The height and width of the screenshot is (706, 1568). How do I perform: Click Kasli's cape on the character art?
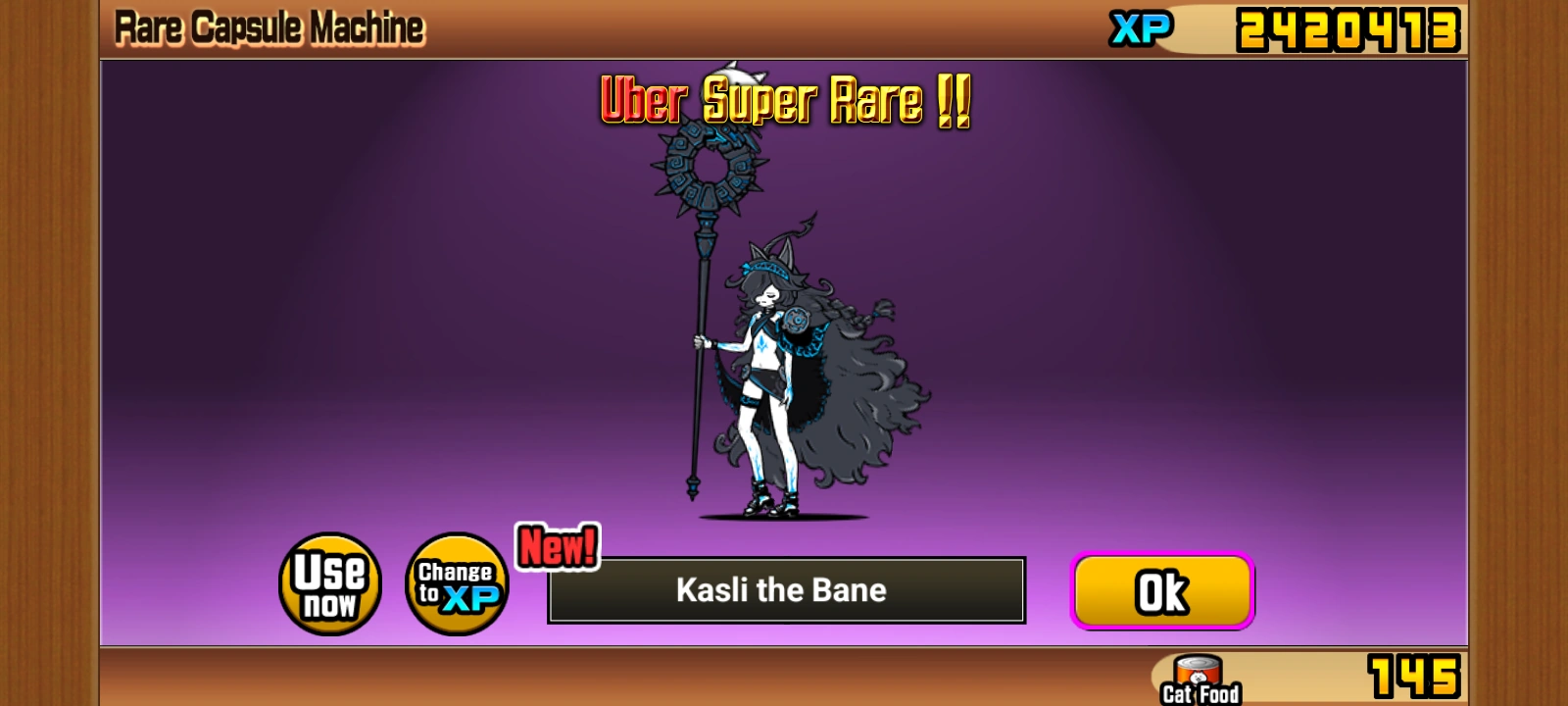coord(862,392)
